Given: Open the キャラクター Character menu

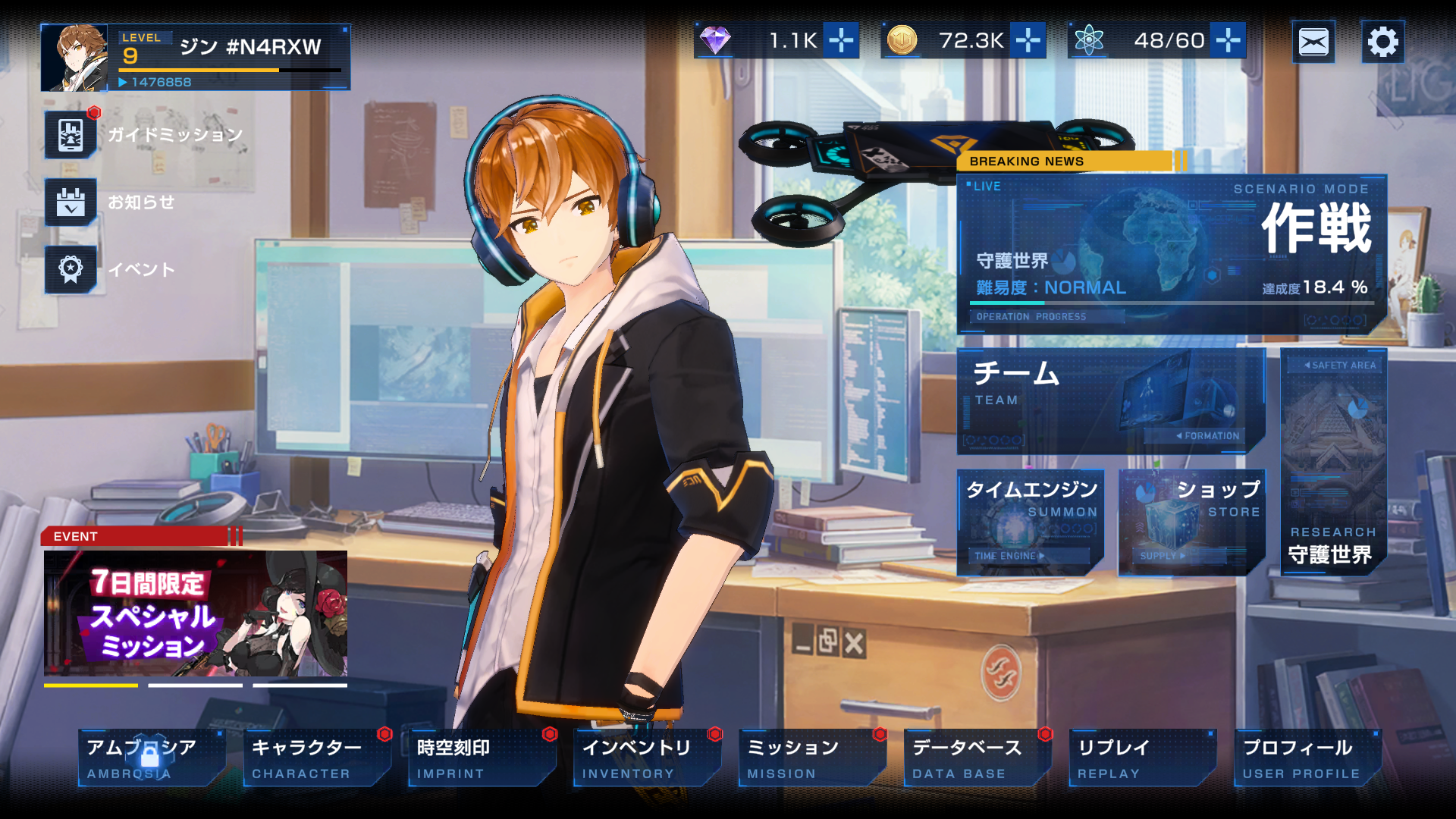Looking at the screenshot, I should [317, 758].
